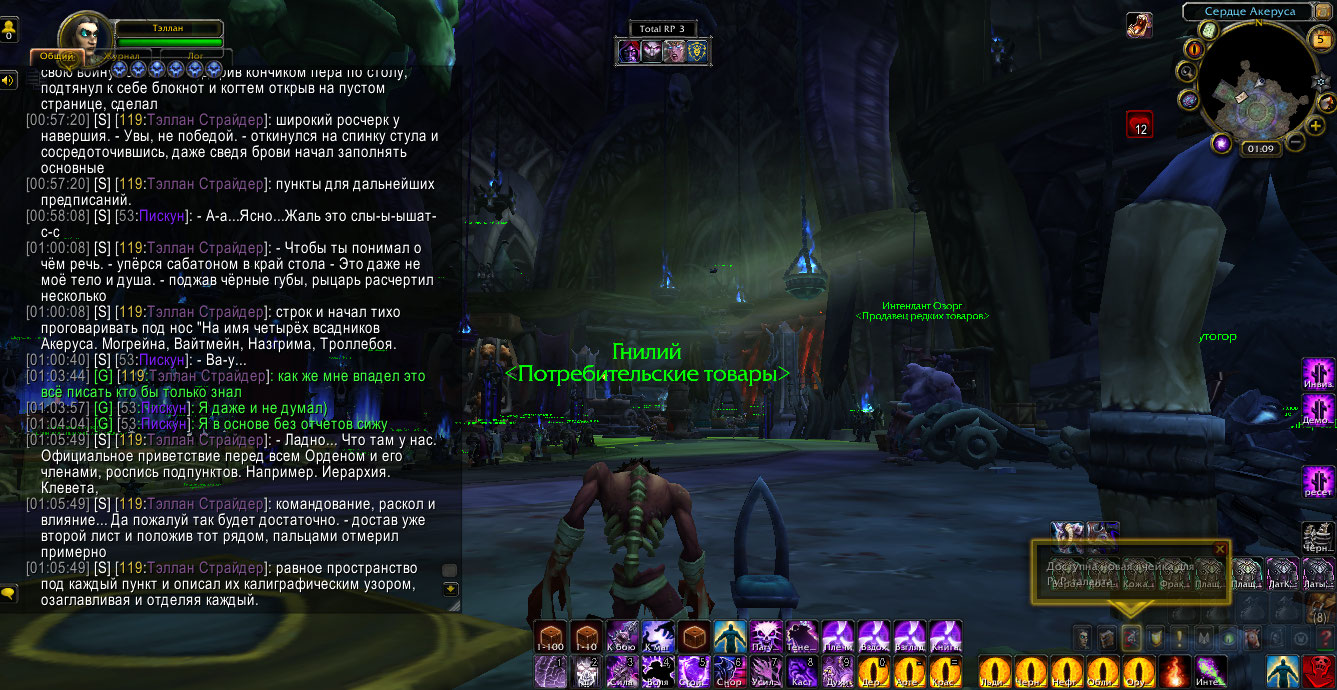
Task: Open the calendar showing day 5
Action: click(1320, 40)
